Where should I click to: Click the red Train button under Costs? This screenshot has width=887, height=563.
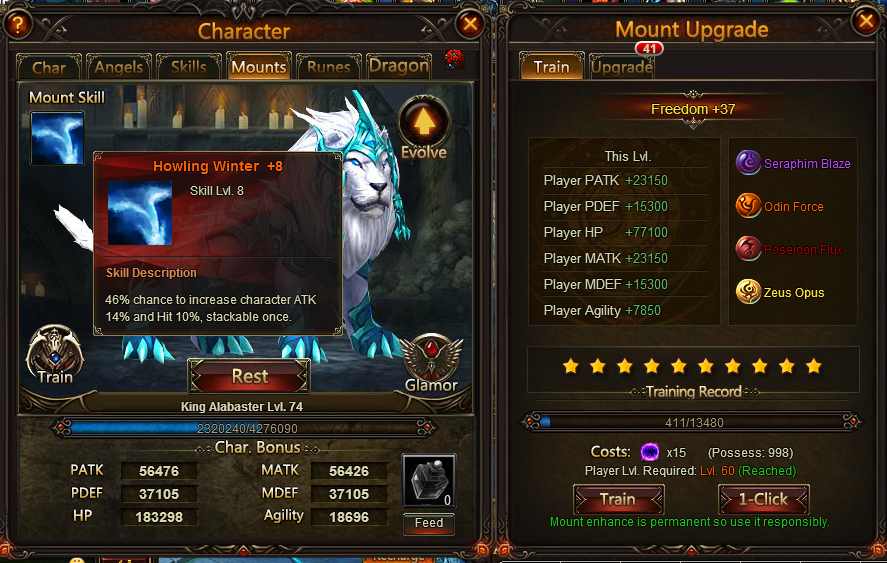(x=617, y=499)
